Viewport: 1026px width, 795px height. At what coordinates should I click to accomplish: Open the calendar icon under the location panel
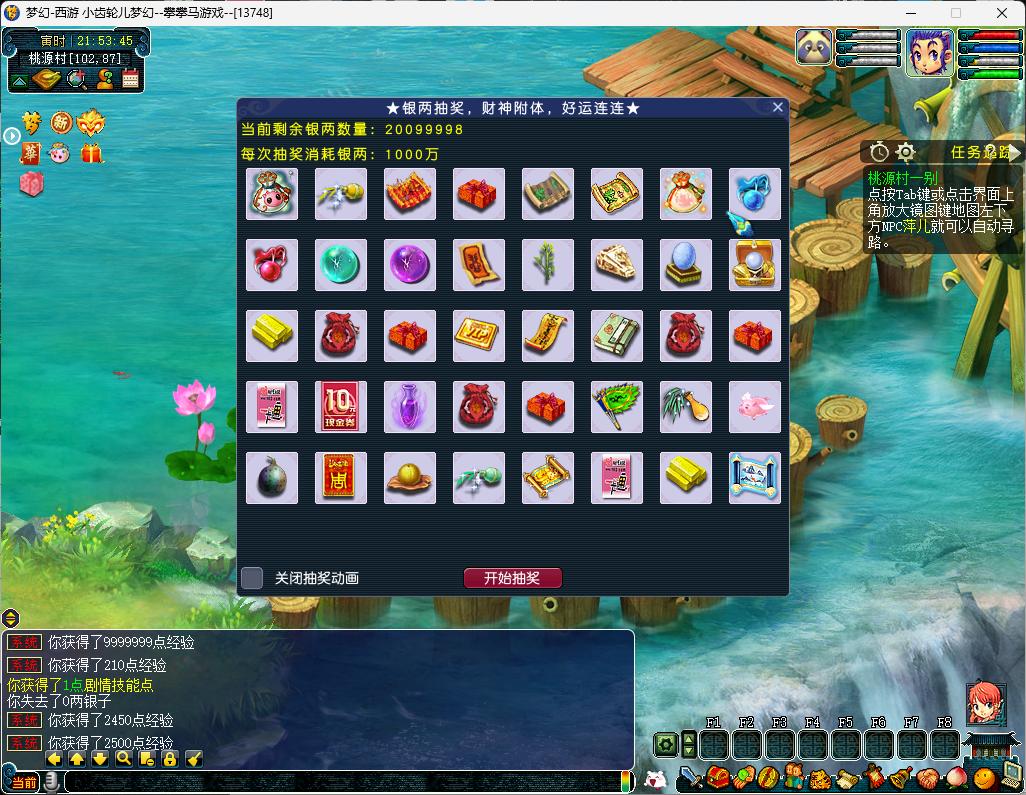[x=131, y=79]
